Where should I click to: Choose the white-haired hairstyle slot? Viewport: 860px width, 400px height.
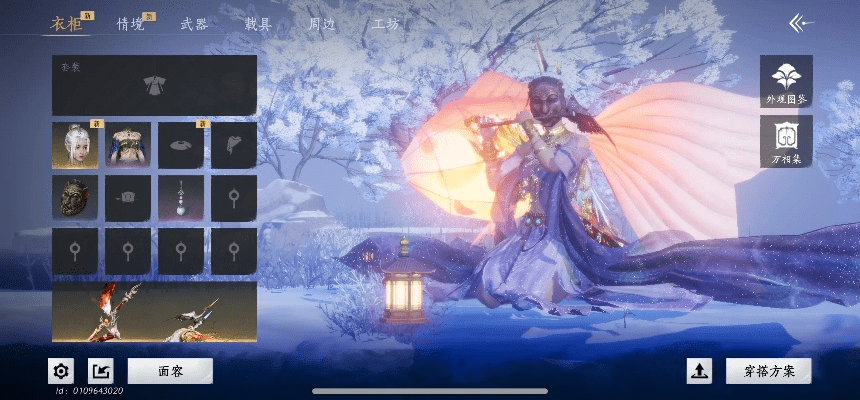(x=75, y=145)
